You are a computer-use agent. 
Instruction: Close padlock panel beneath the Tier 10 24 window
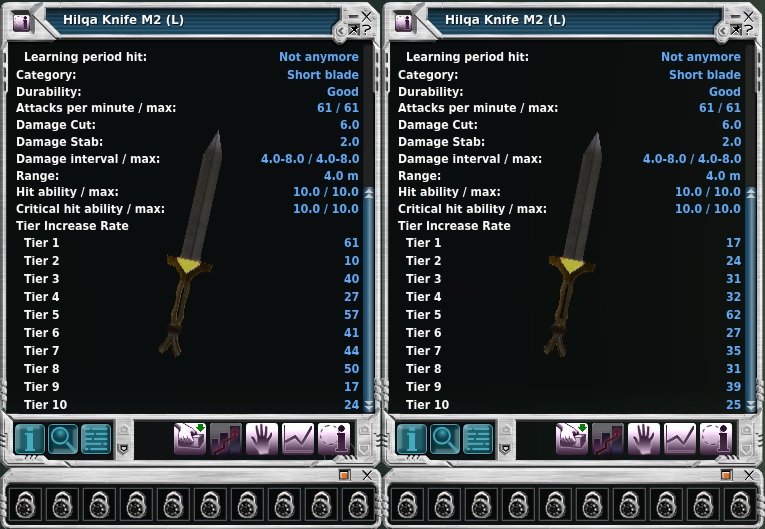pos(367,475)
